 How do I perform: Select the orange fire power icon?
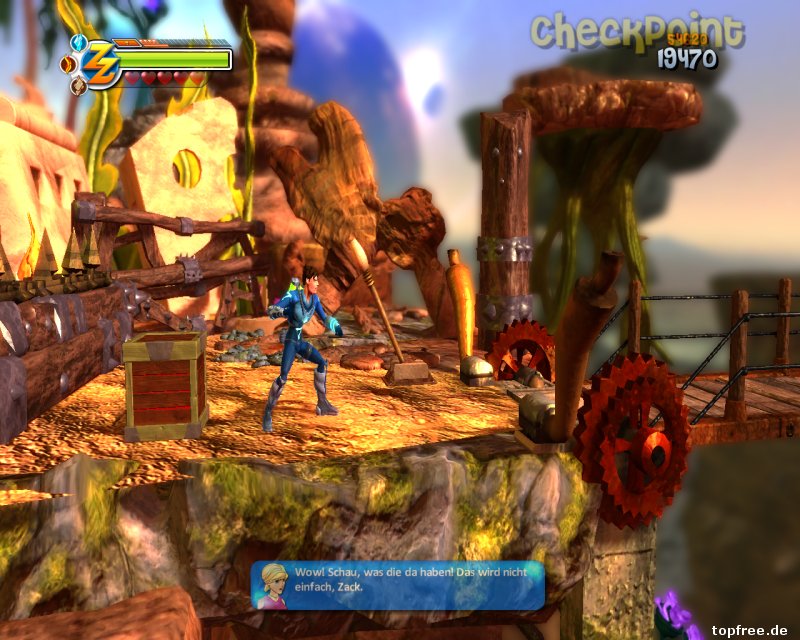click(68, 65)
